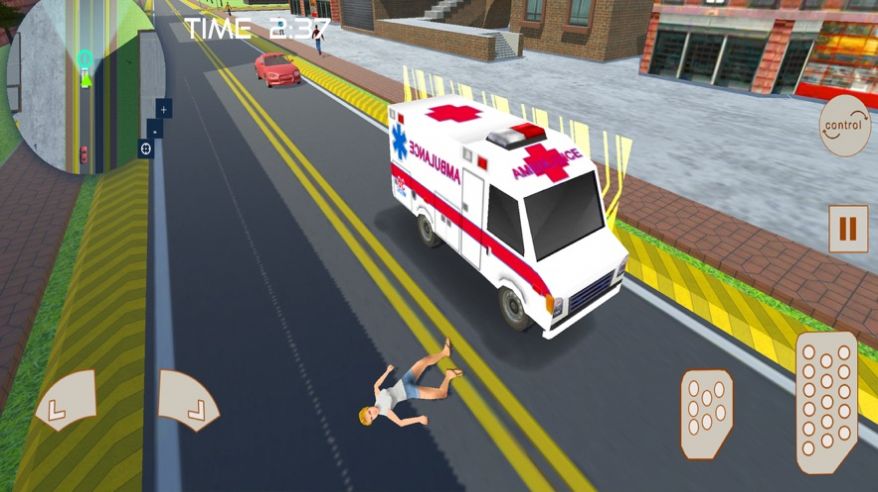Image resolution: width=878 pixels, height=492 pixels.
Task: Open the control options button
Action: 844,125
